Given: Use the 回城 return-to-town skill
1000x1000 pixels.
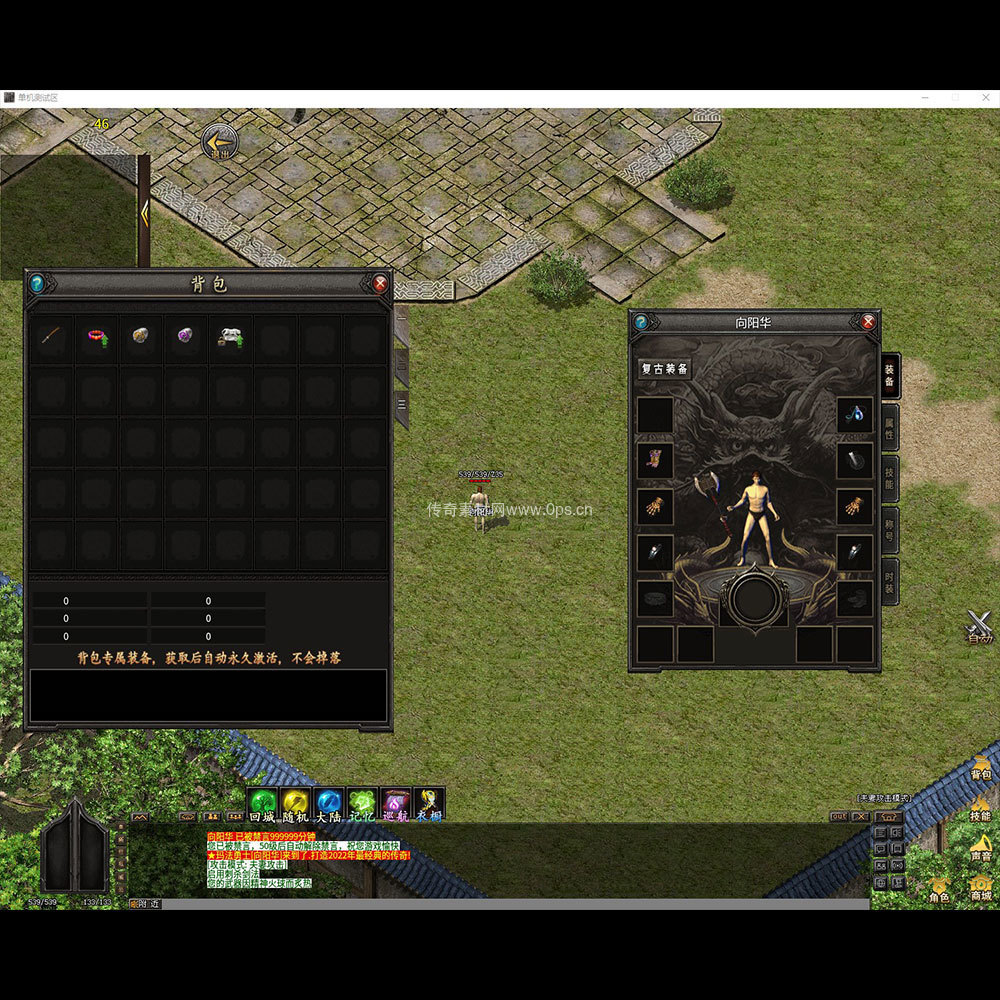Looking at the screenshot, I should (x=262, y=803).
